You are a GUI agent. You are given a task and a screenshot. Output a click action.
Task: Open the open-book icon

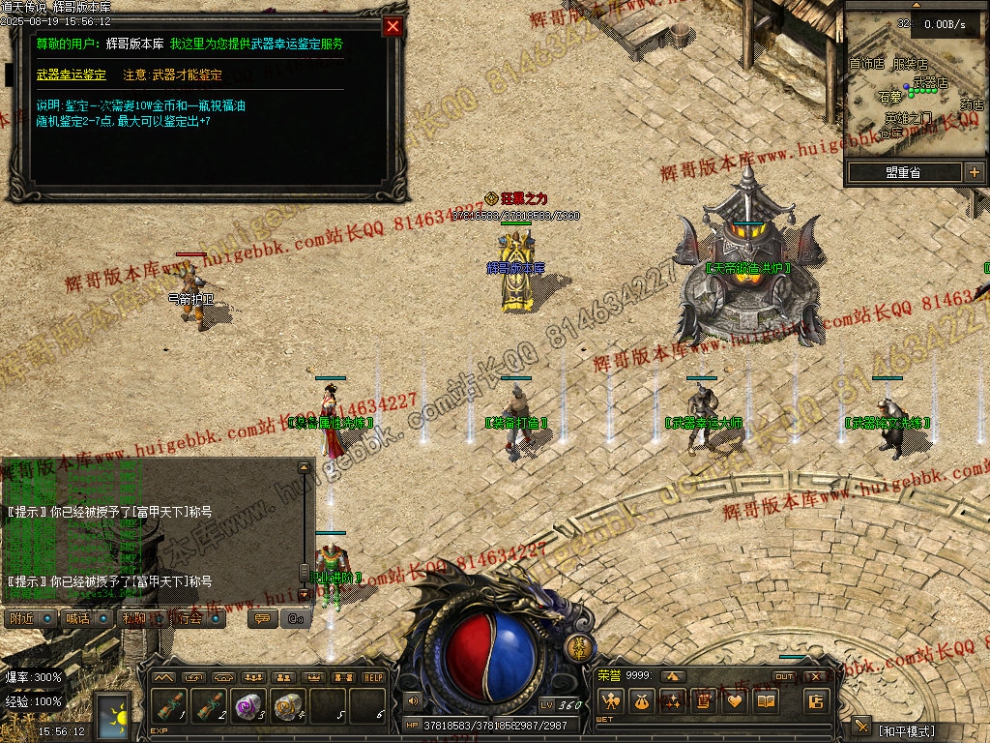(x=765, y=700)
